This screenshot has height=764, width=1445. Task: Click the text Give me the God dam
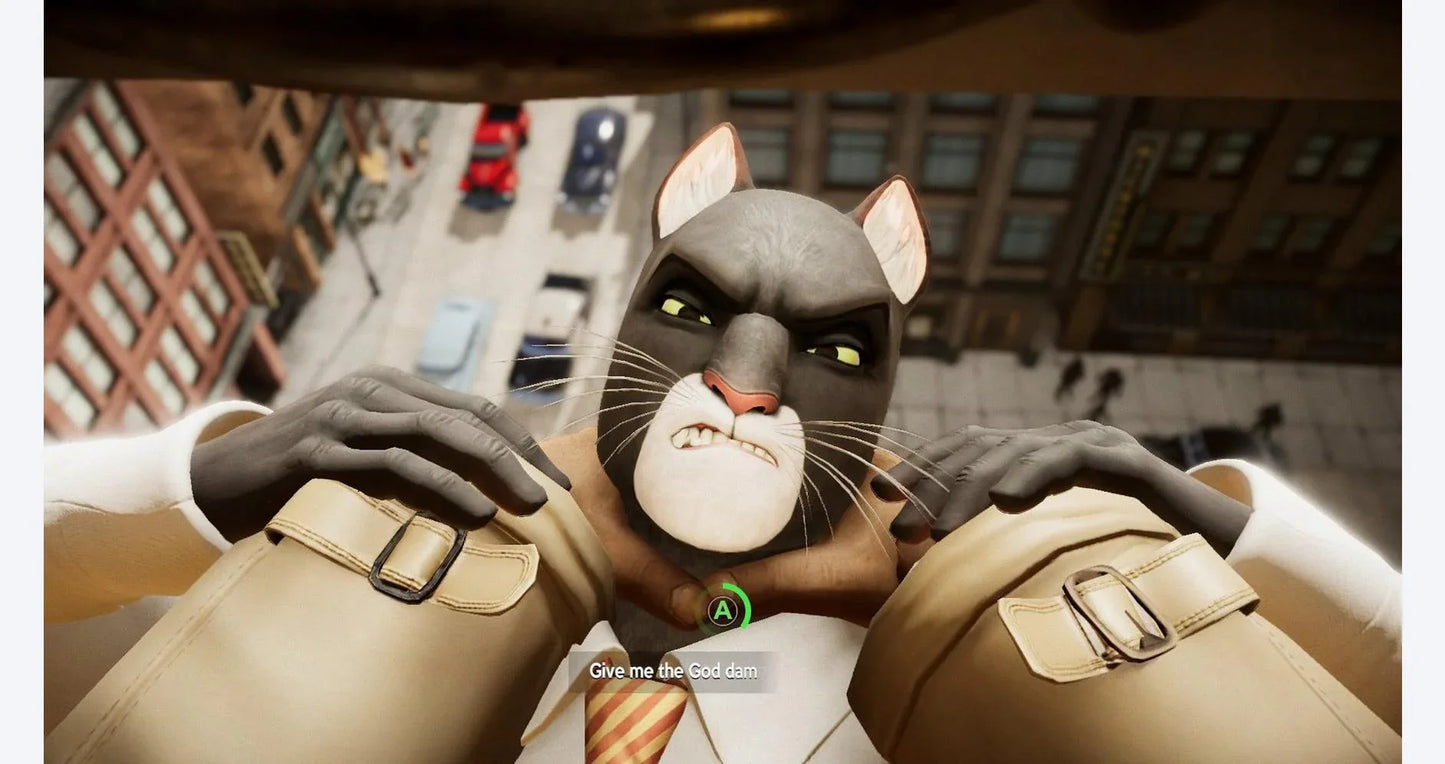pos(672,671)
